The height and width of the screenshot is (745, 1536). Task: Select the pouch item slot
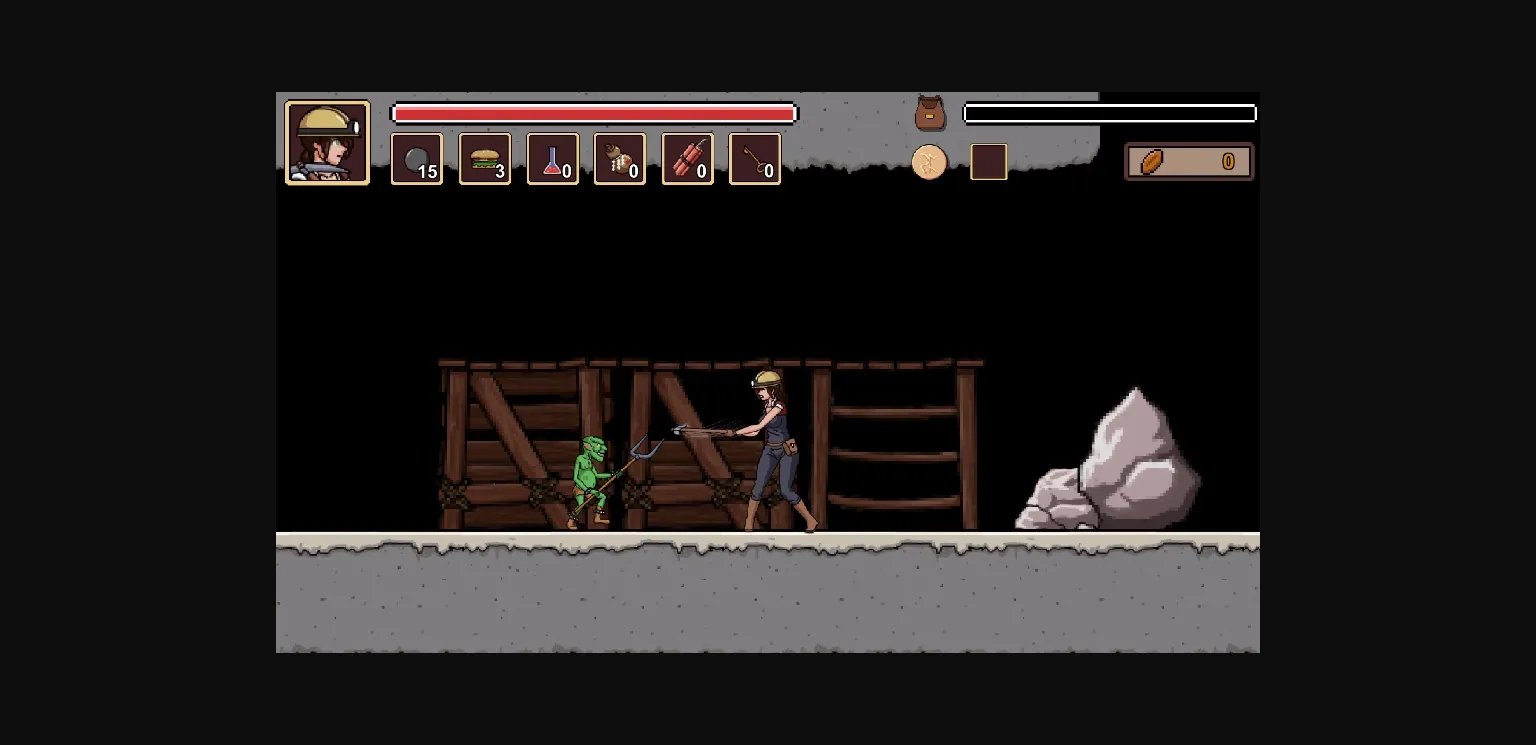620,159
